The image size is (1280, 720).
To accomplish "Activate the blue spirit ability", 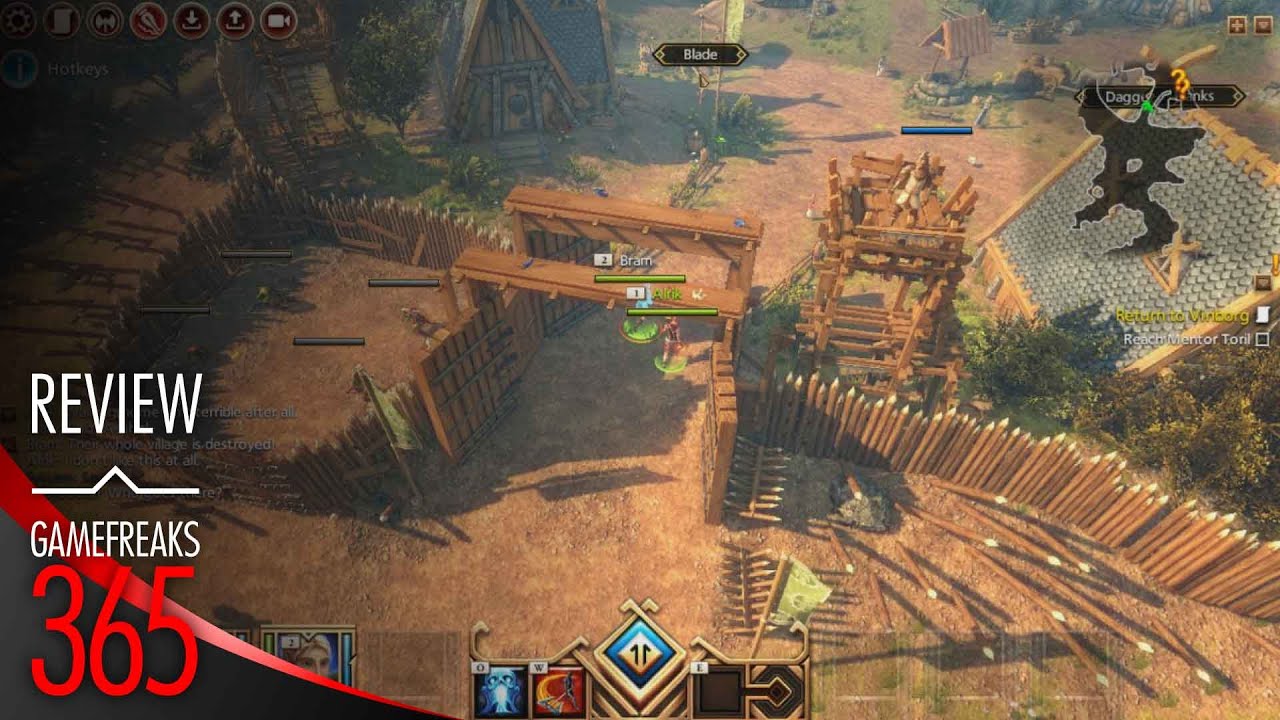I will coord(501,690).
